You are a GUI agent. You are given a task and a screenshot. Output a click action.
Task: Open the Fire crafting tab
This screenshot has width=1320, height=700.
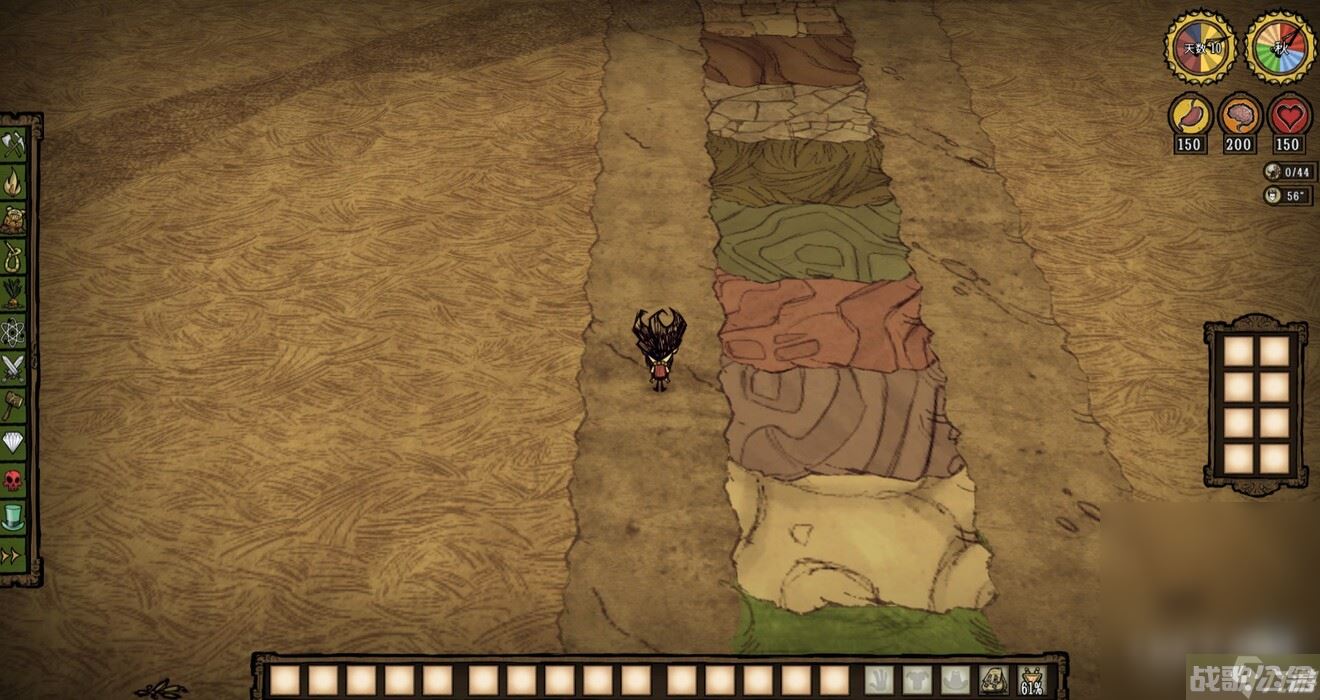click(x=13, y=182)
